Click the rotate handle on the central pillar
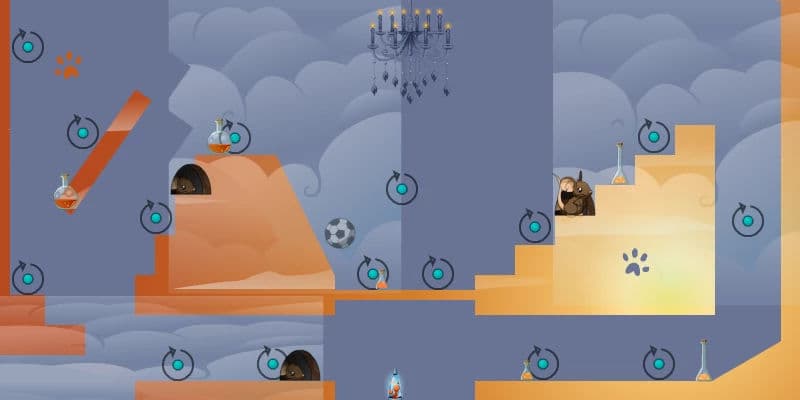Screen dimensions: 800x400 [402, 188]
